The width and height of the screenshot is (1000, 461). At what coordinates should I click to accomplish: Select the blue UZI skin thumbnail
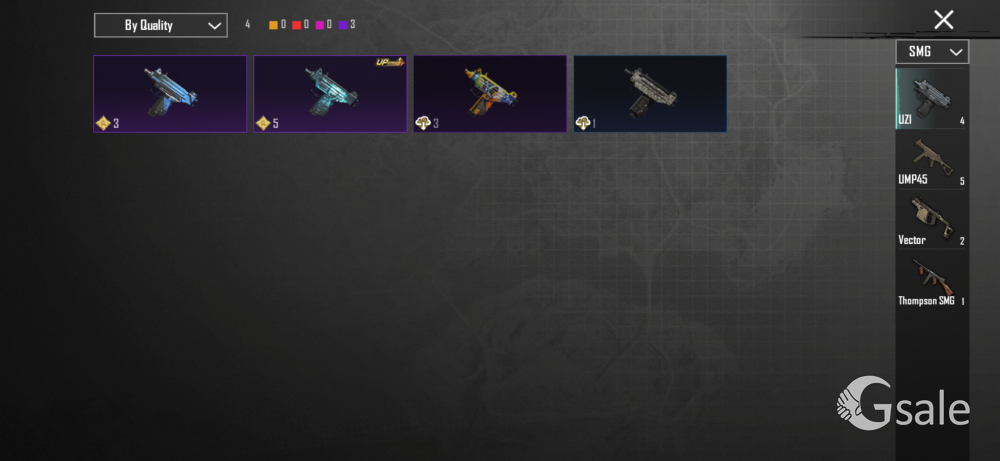point(170,94)
